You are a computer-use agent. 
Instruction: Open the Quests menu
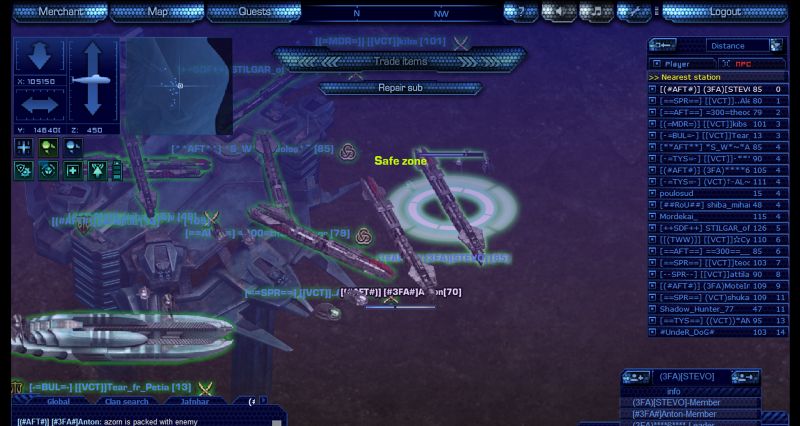(x=254, y=12)
